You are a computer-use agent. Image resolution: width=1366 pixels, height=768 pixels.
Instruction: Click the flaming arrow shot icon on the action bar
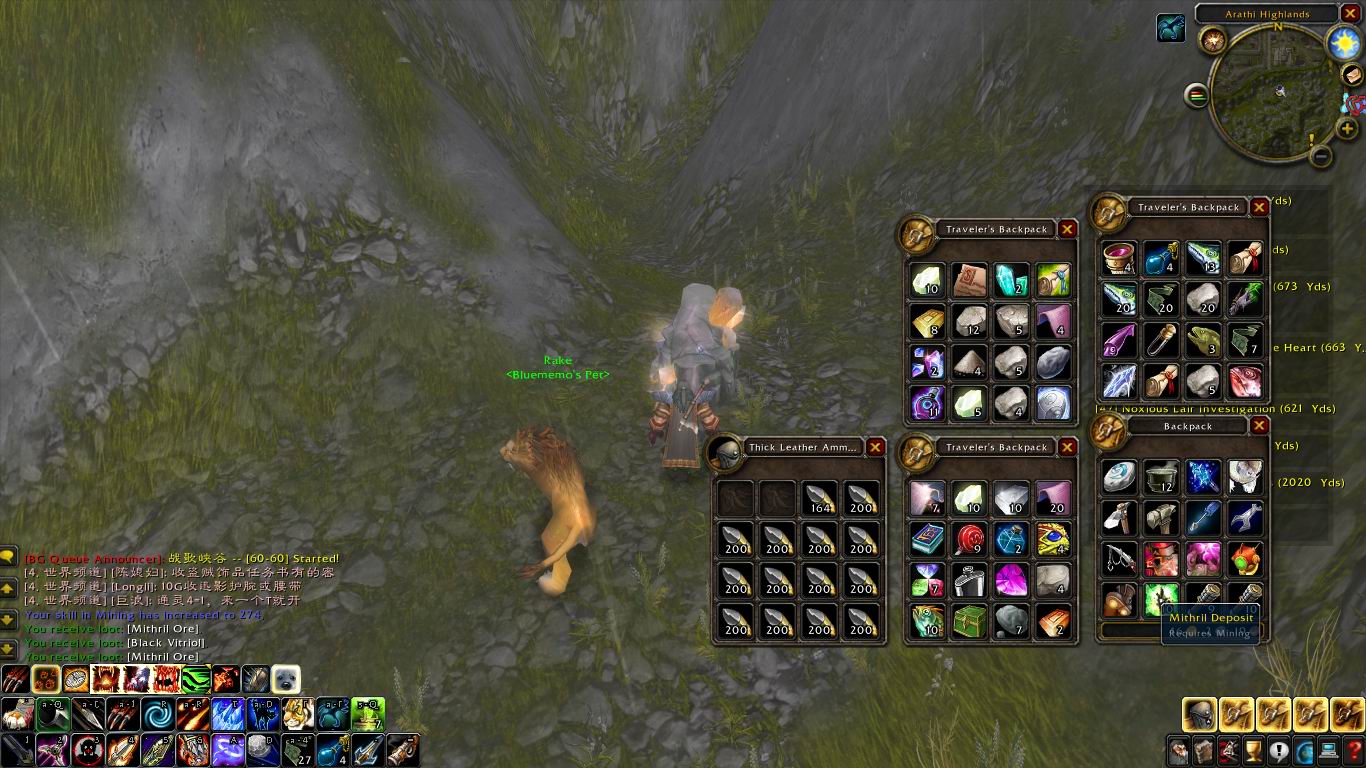[192, 715]
